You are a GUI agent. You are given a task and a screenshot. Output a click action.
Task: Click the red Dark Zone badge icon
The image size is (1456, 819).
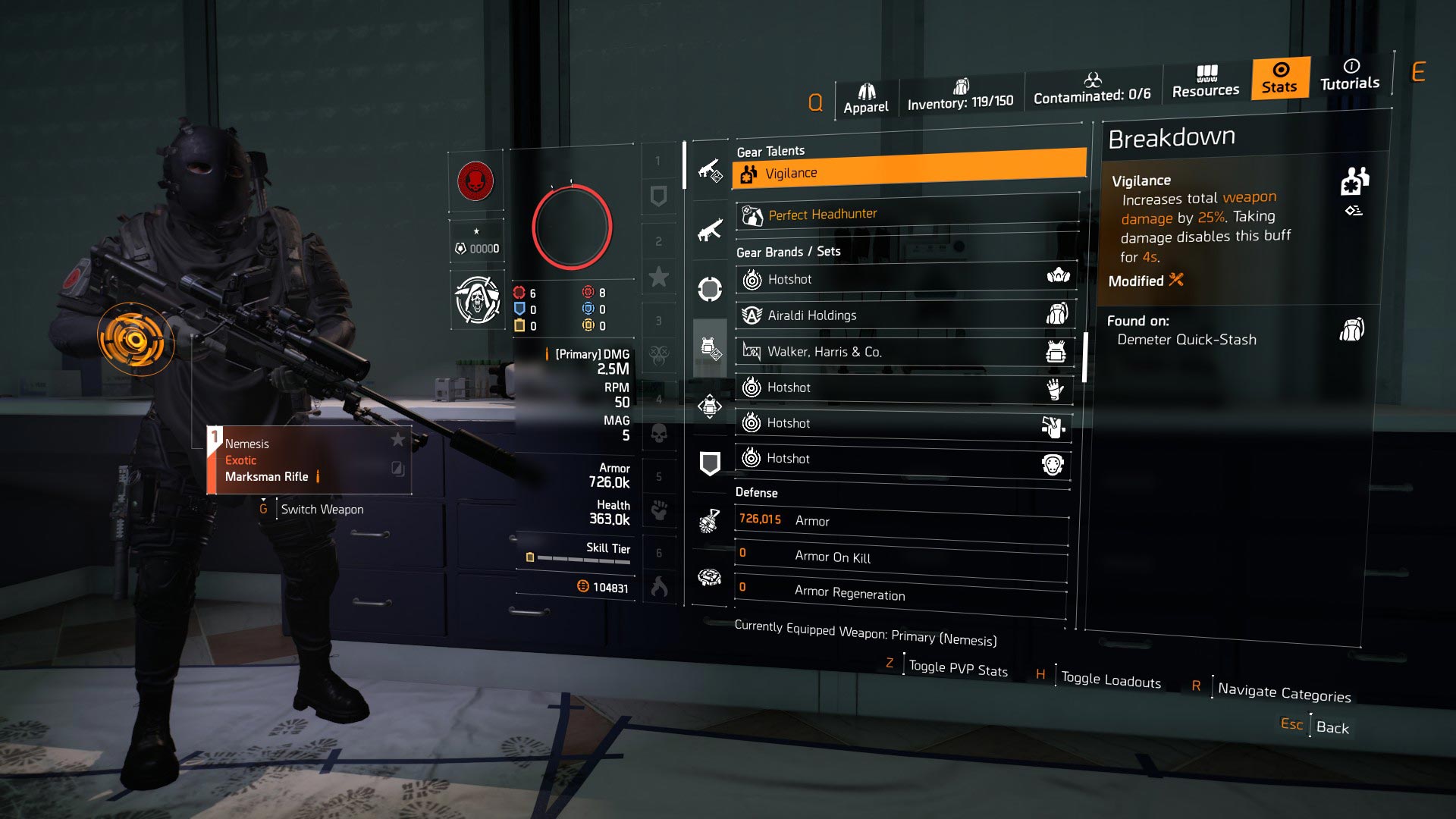475,182
